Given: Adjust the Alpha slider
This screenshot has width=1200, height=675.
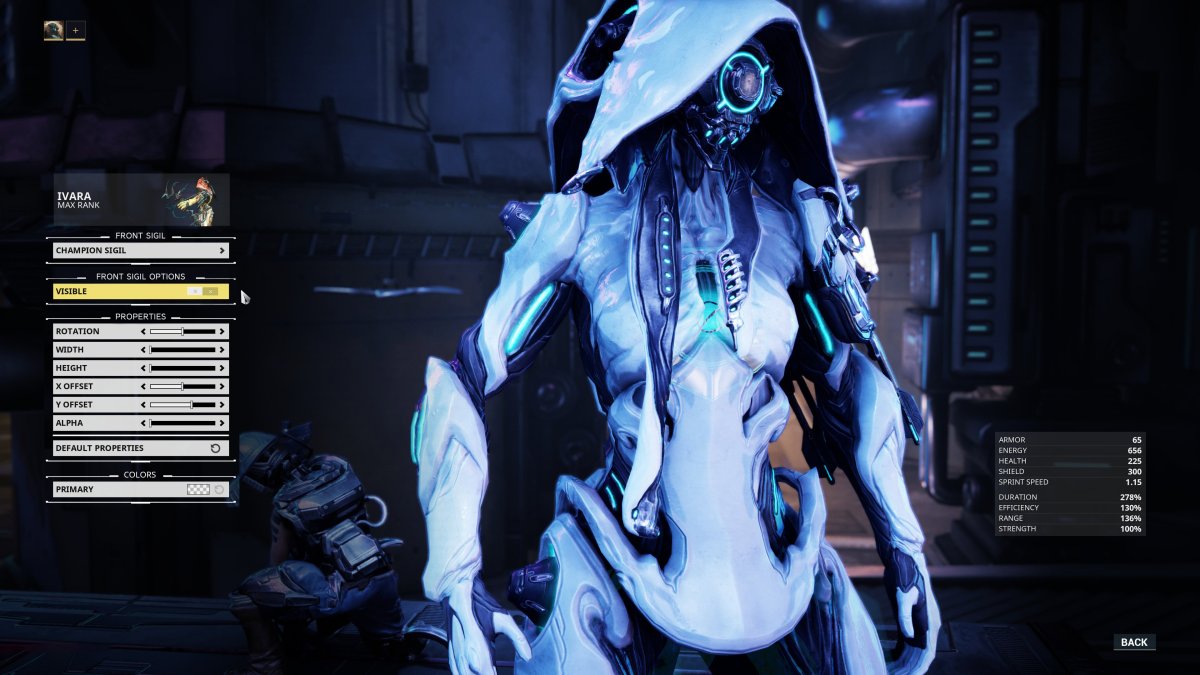Looking at the screenshot, I should [x=182, y=423].
